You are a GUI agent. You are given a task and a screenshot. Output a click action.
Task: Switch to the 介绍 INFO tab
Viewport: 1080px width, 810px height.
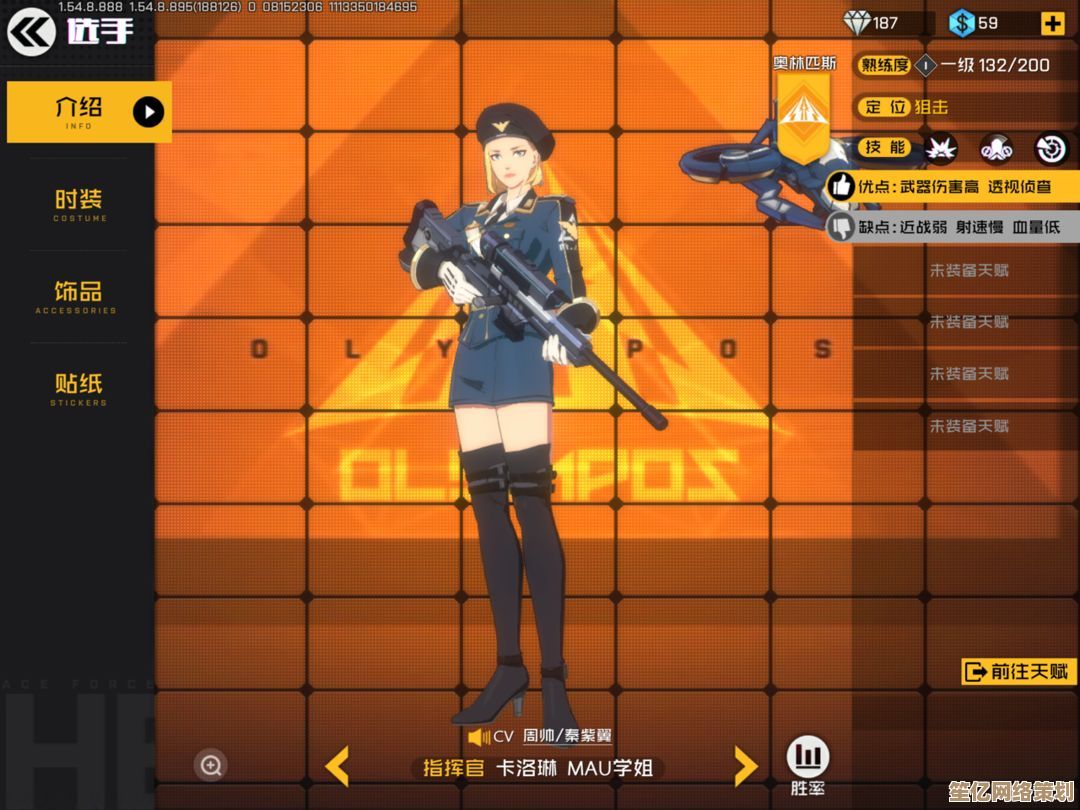pos(89,111)
